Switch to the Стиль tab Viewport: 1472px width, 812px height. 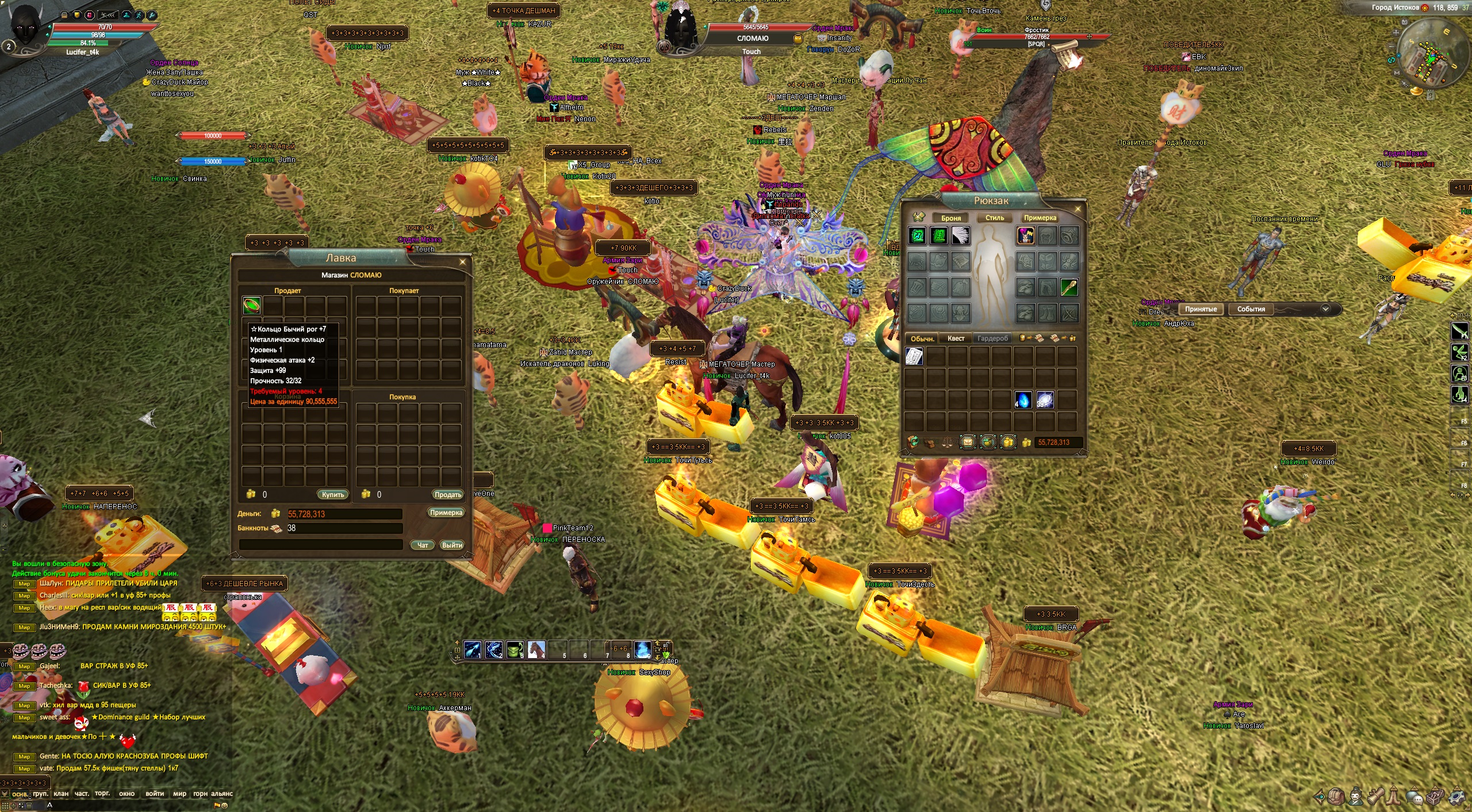(994, 218)
